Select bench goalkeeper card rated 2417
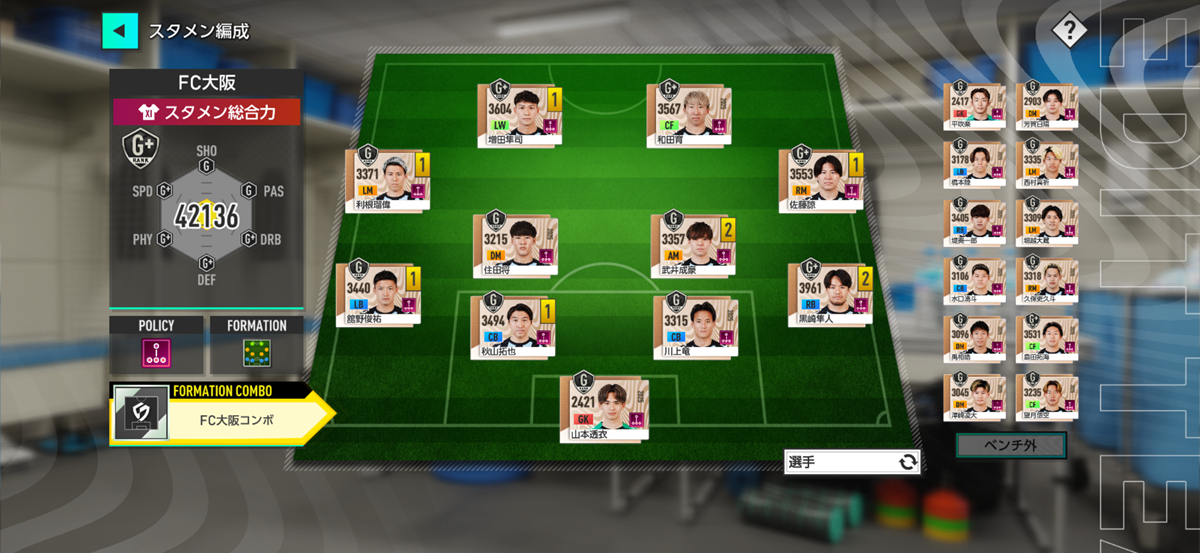 [x=972, y=106]
